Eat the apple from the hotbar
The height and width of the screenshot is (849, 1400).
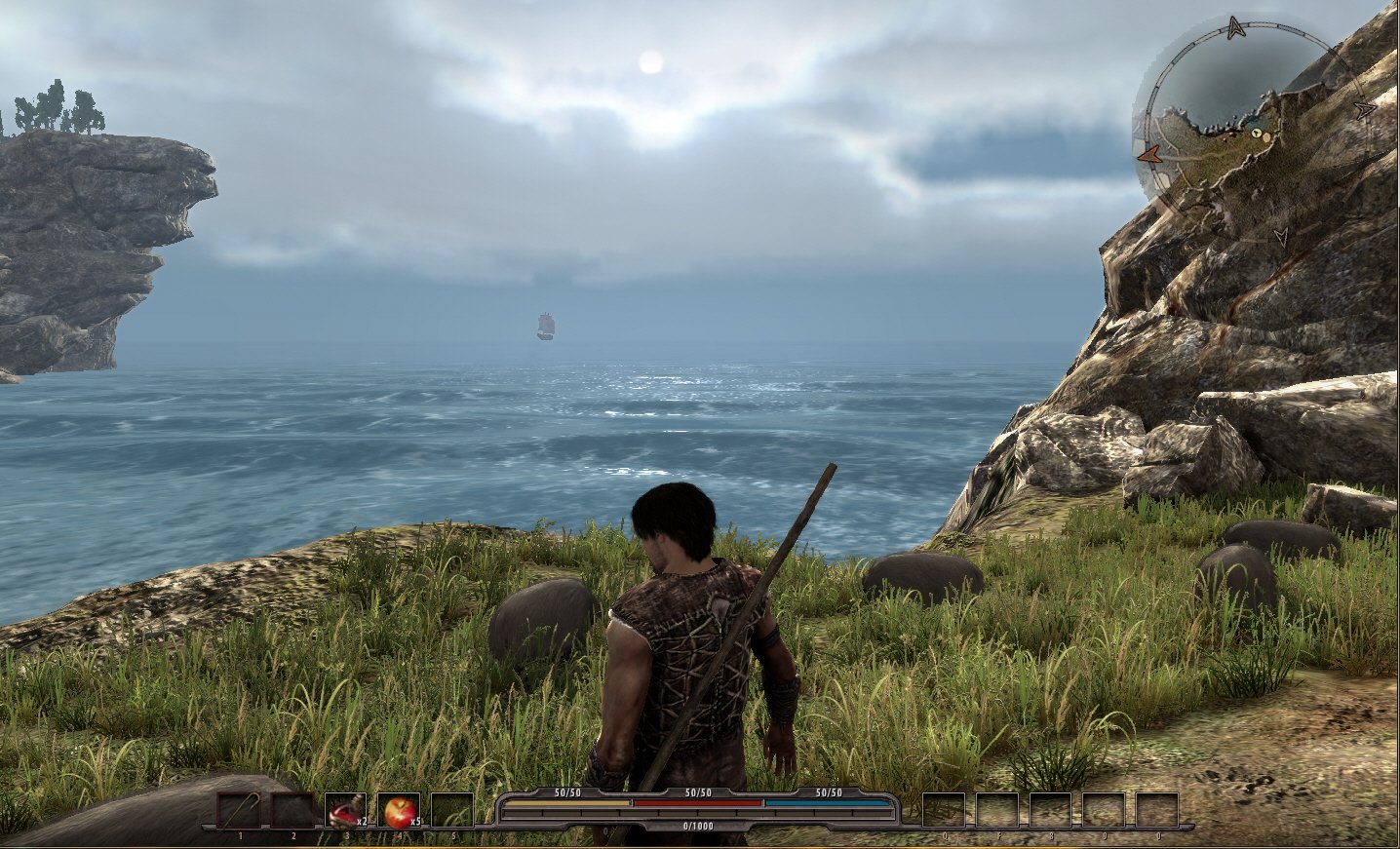click(398, 811)
